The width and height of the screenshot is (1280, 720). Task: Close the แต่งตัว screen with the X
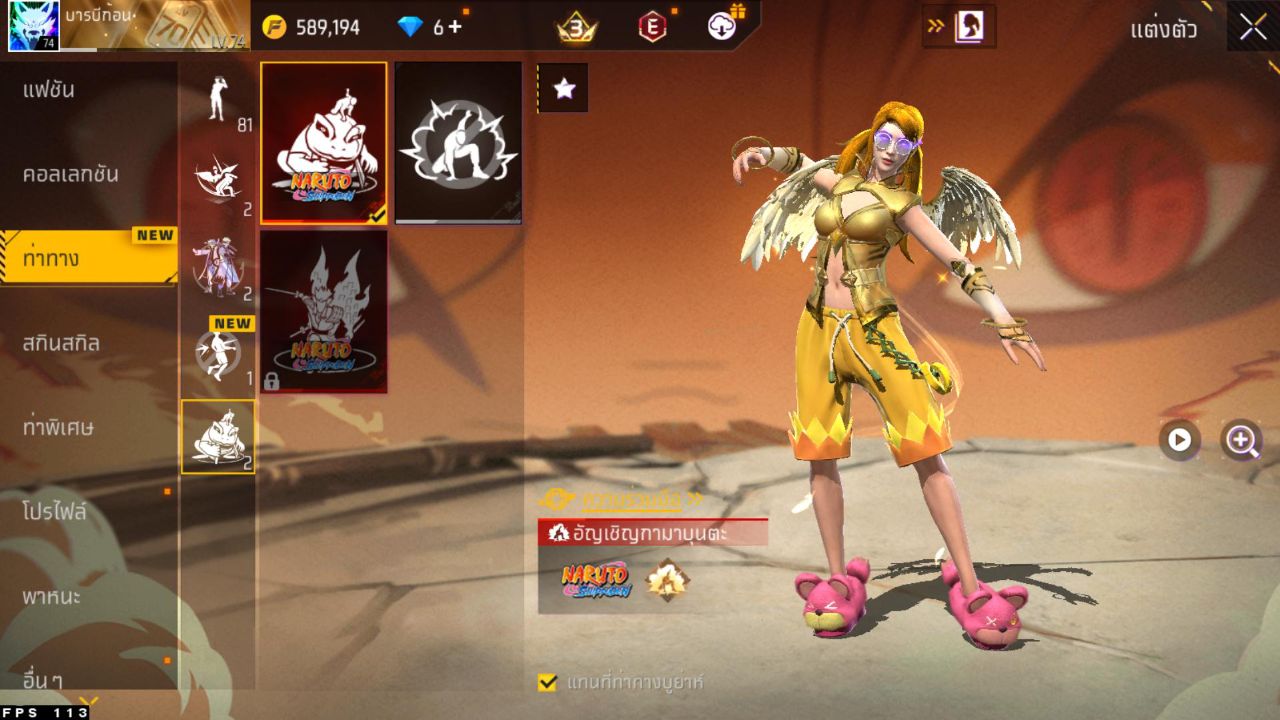pyautogui.click(x=1253, y=27)
